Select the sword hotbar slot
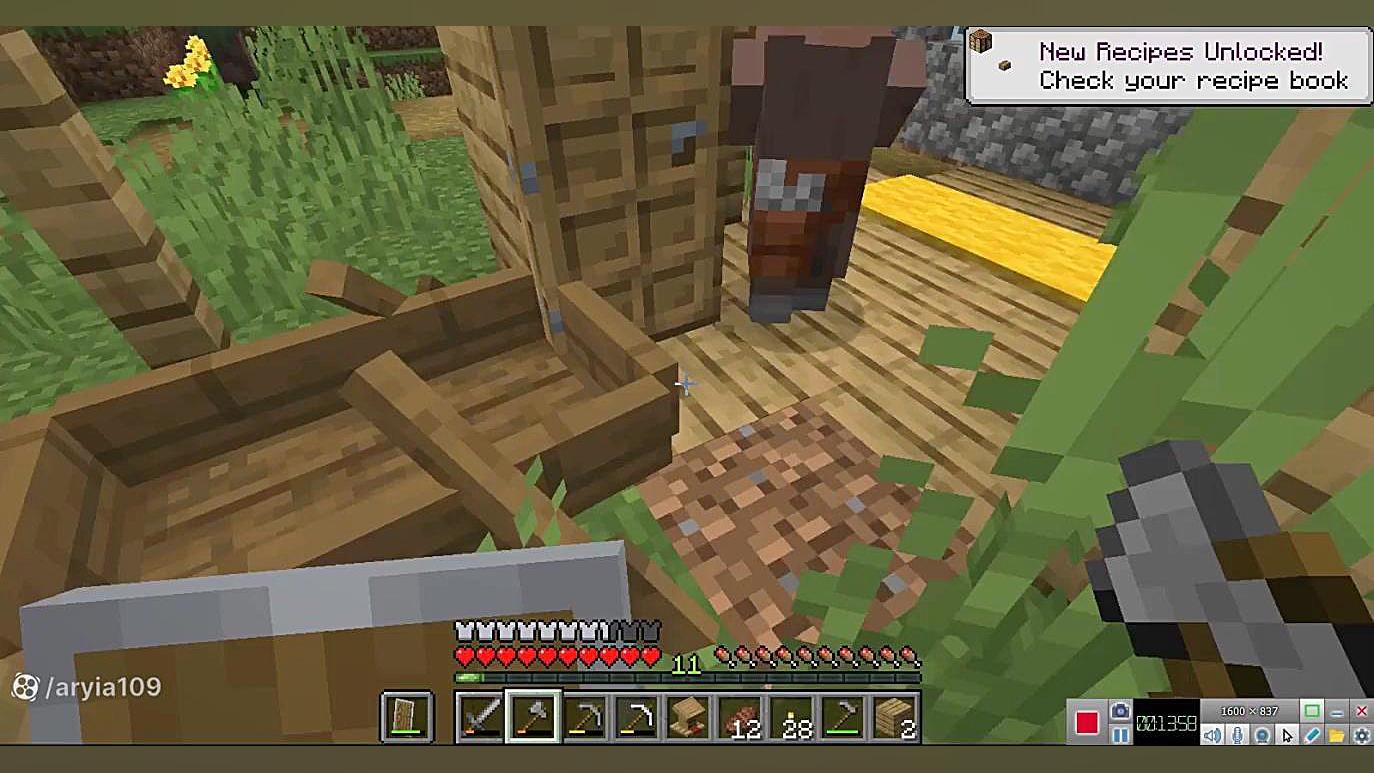1374x773 pixels. 480,717
